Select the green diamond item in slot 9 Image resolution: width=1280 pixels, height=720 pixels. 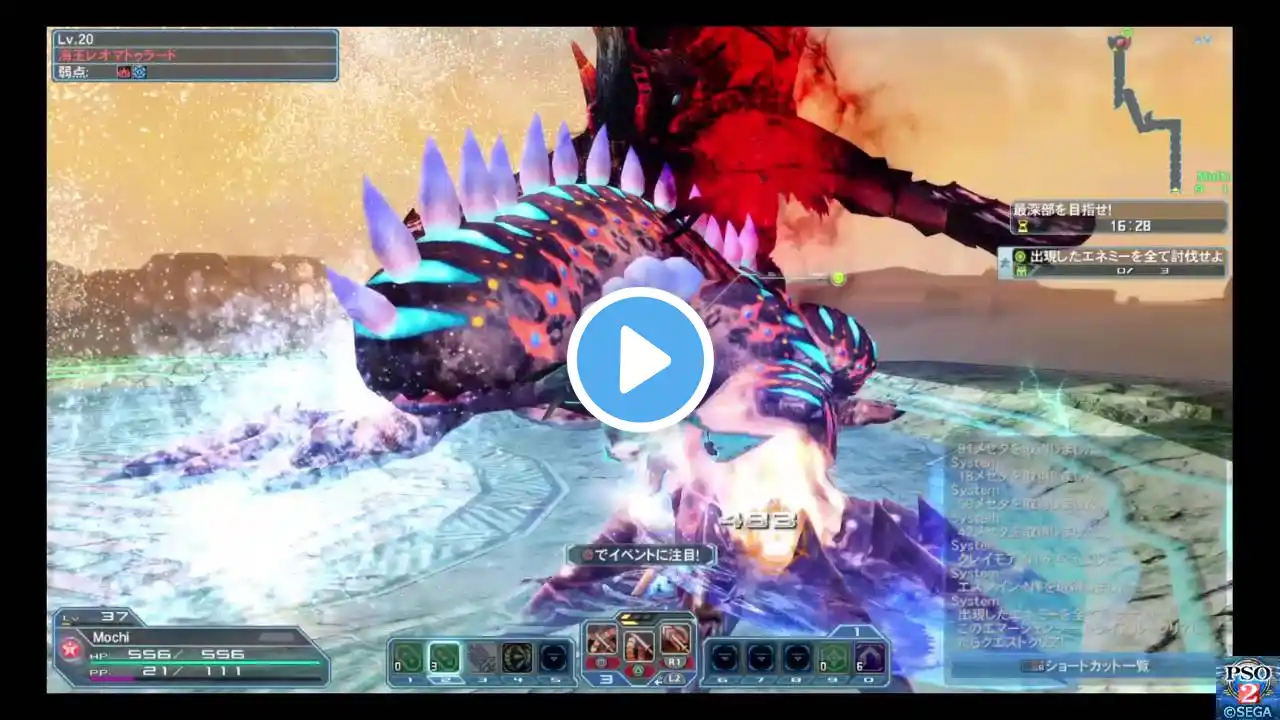click(832, 657)
